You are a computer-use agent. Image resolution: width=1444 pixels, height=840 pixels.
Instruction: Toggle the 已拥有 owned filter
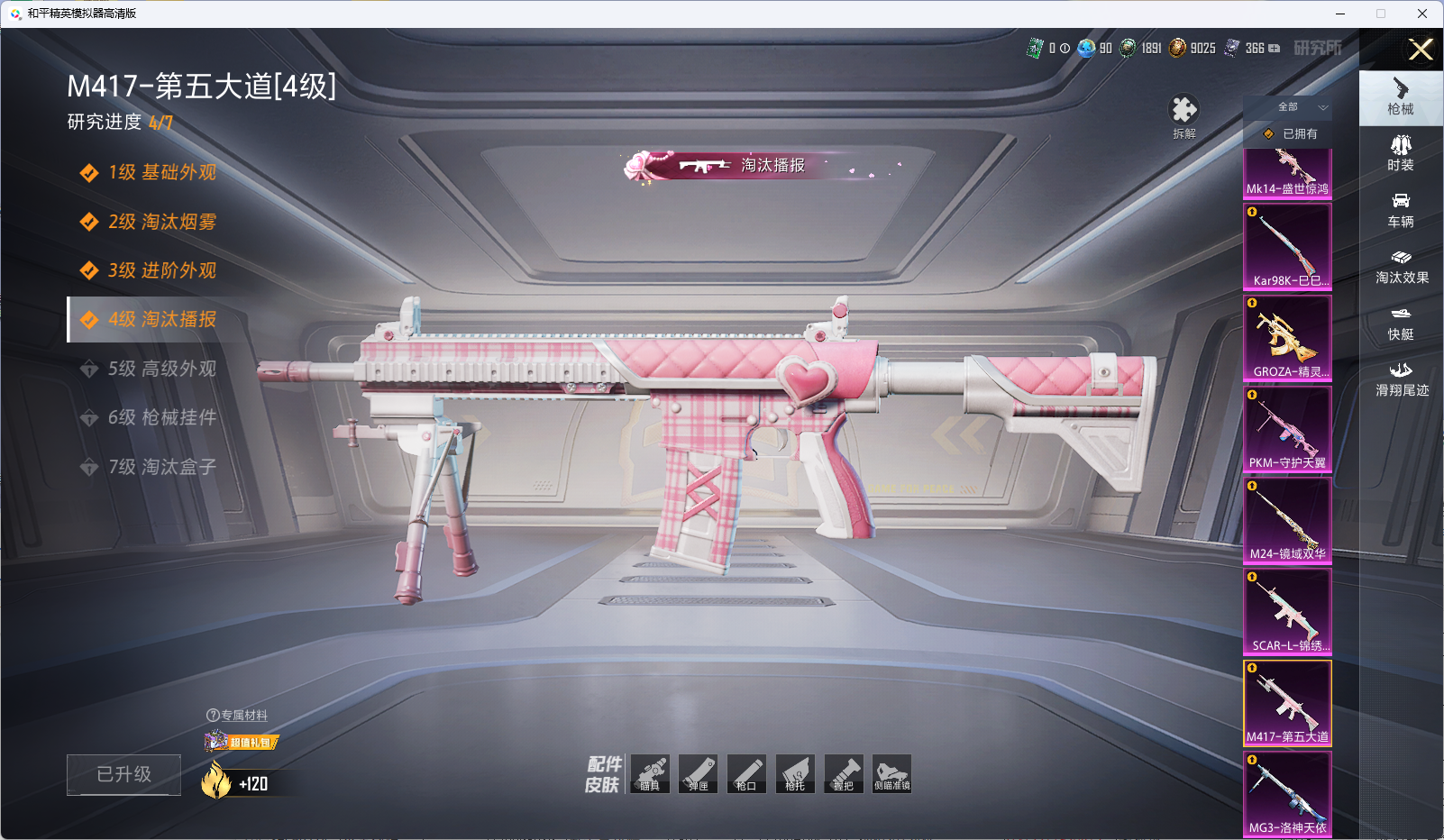point(1291,133)
